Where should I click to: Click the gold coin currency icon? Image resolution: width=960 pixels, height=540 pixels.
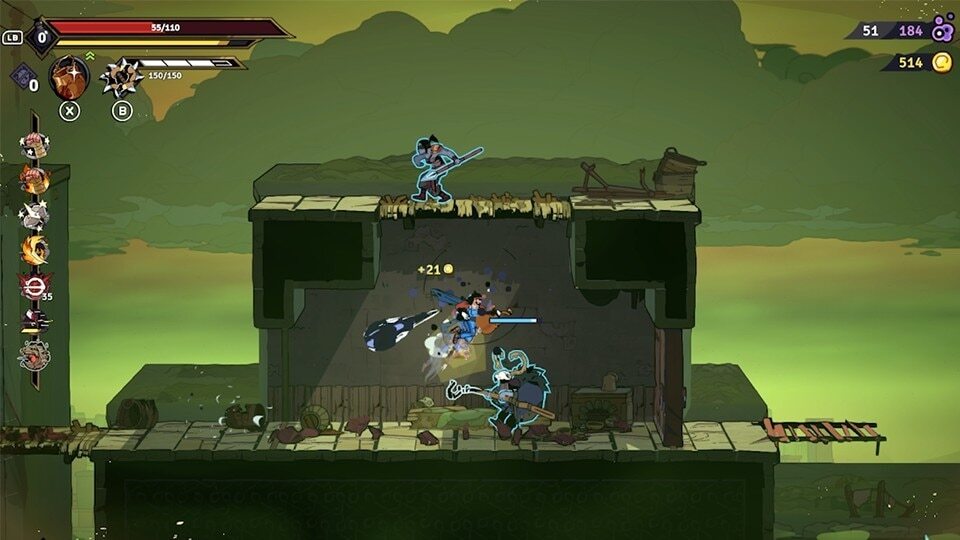[942, 63]
